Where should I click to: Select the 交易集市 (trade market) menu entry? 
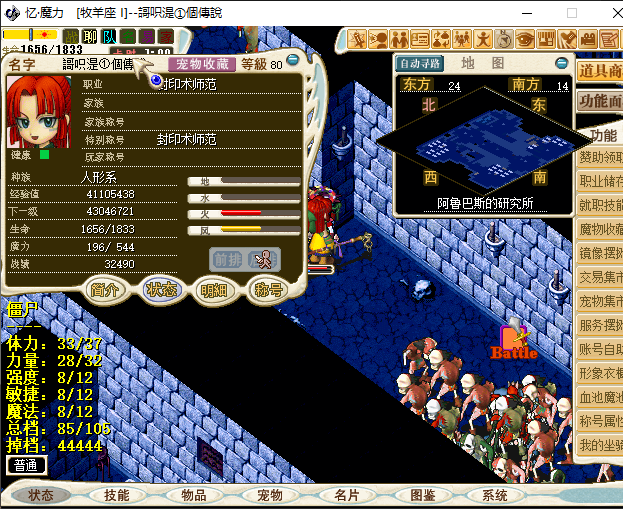[600, 277]
